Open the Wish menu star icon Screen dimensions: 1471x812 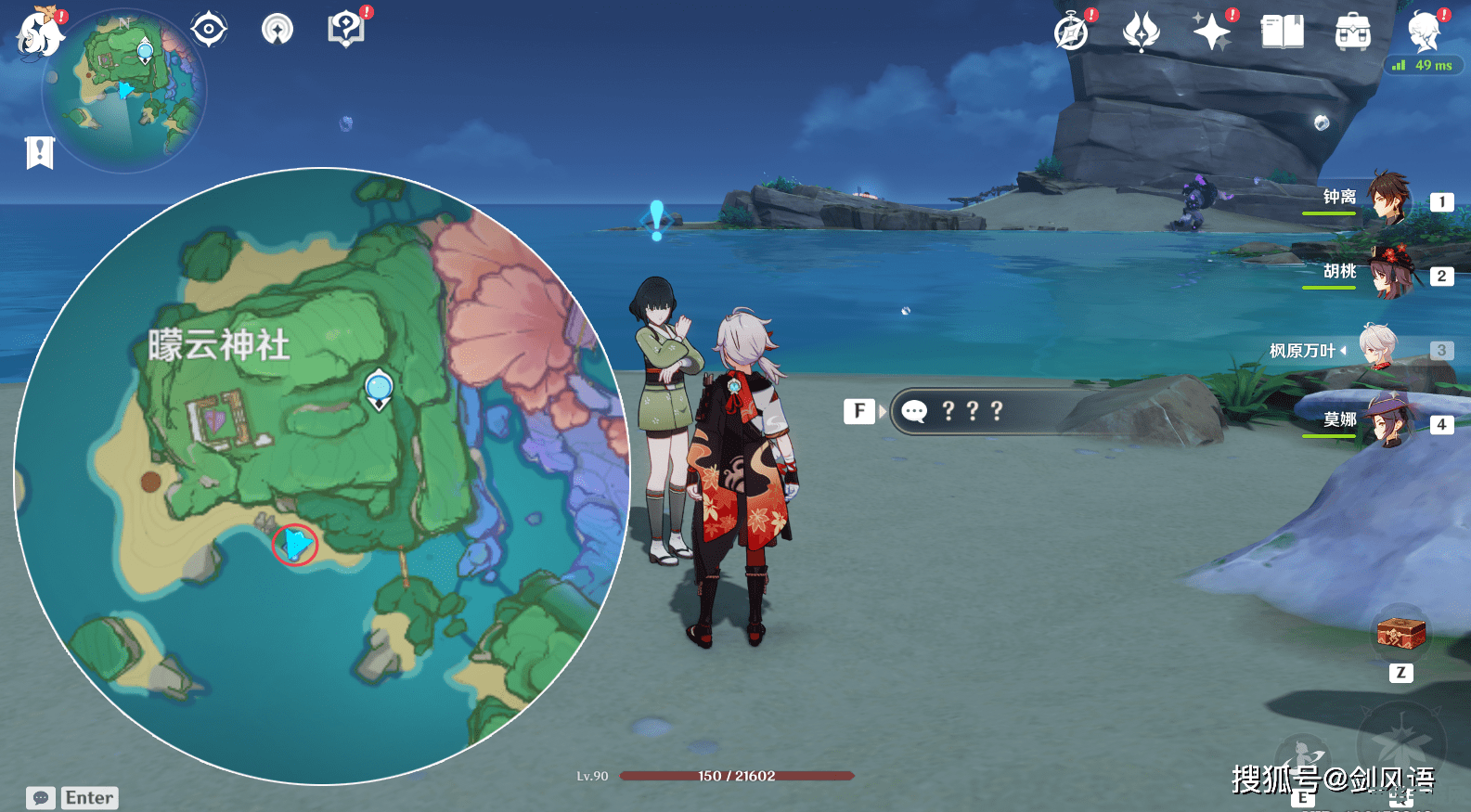tap(1211, 32)
